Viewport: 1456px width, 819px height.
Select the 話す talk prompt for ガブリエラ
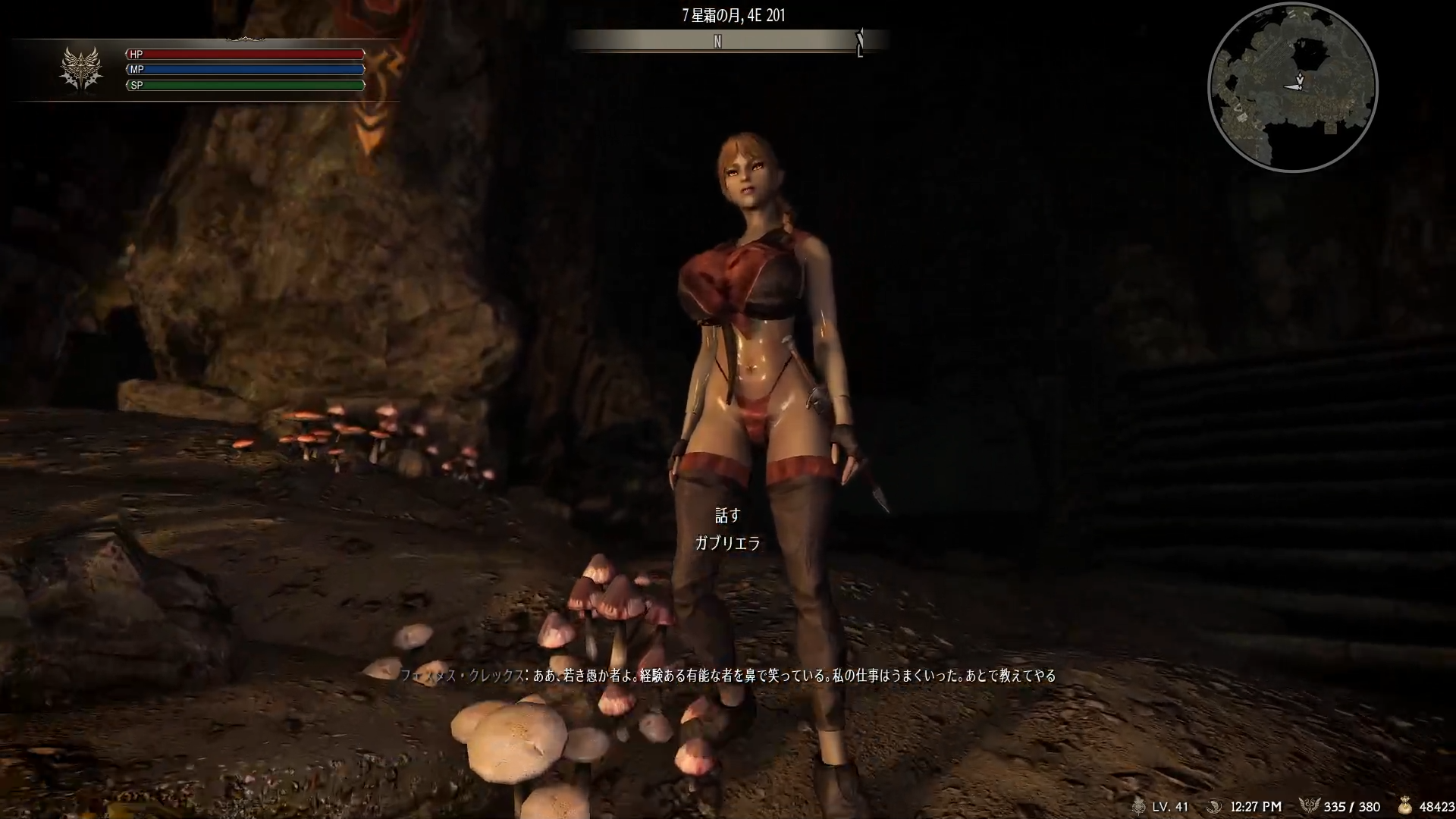(x=727, y=516)
